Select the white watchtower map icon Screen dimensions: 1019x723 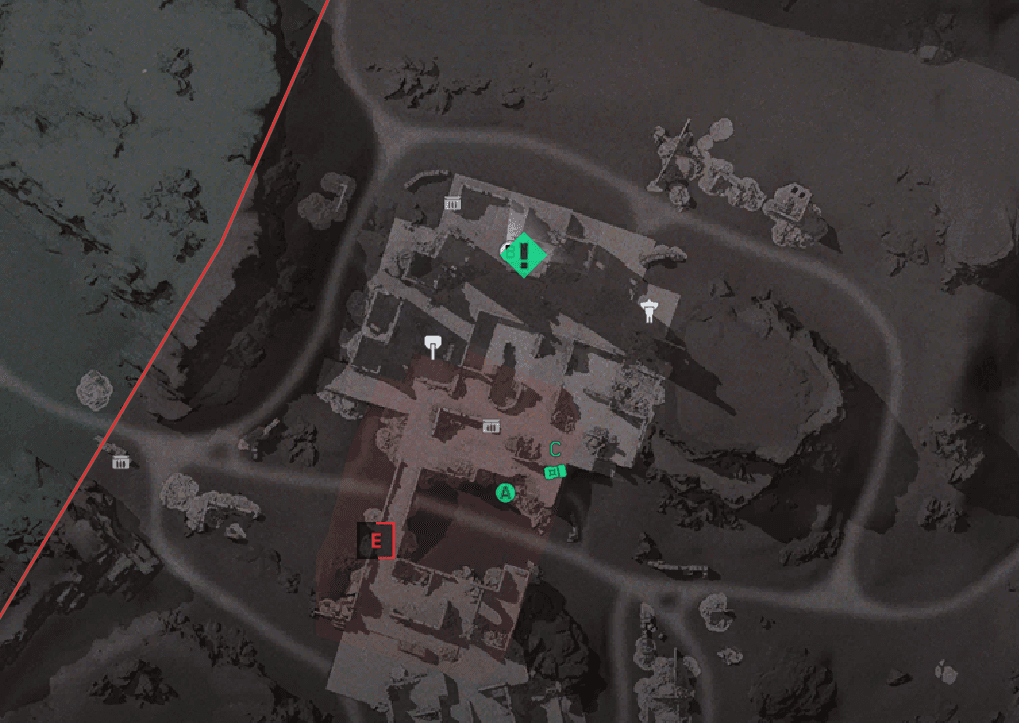tap(649, 310)
